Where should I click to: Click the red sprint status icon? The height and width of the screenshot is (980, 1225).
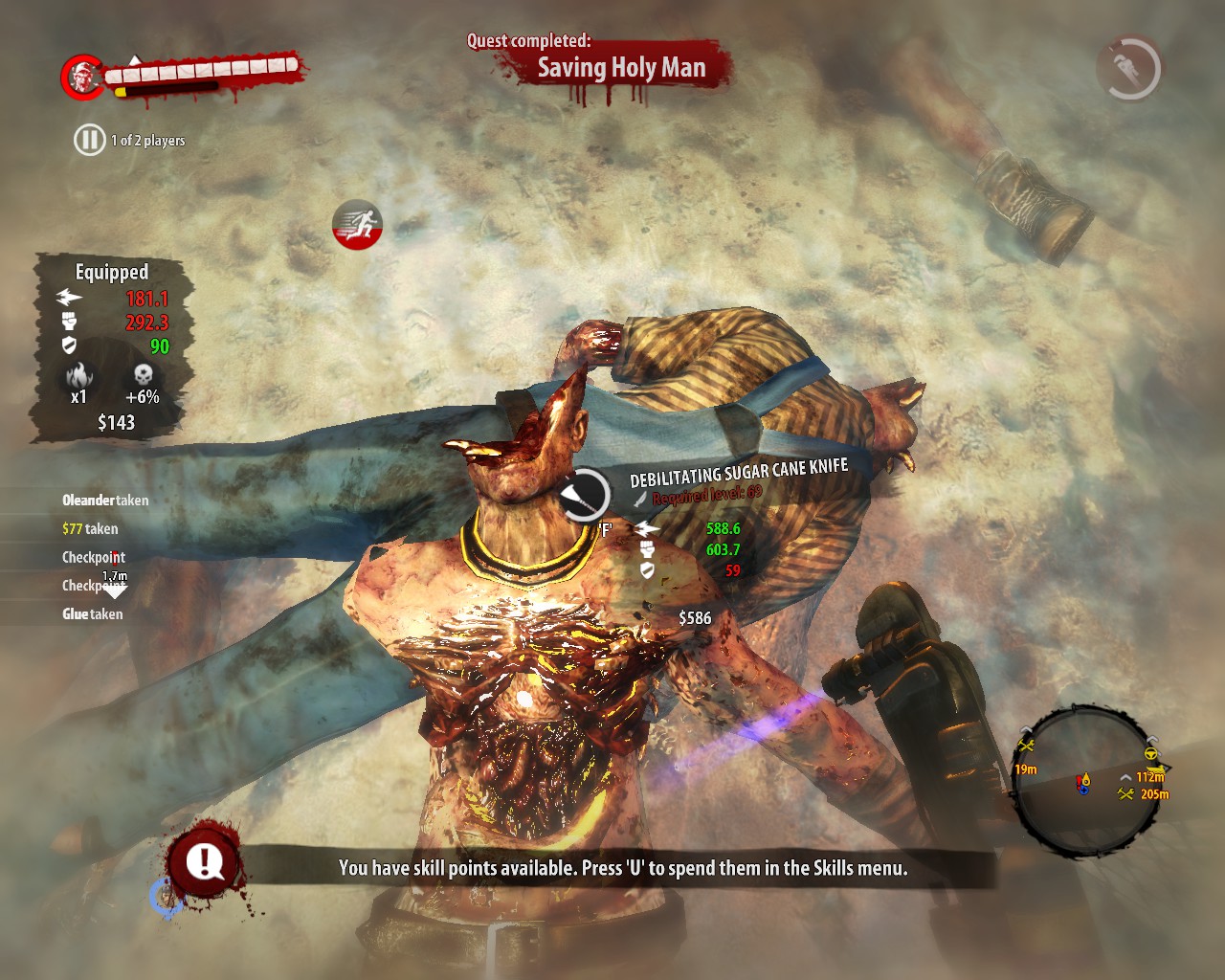click(357, 226)
